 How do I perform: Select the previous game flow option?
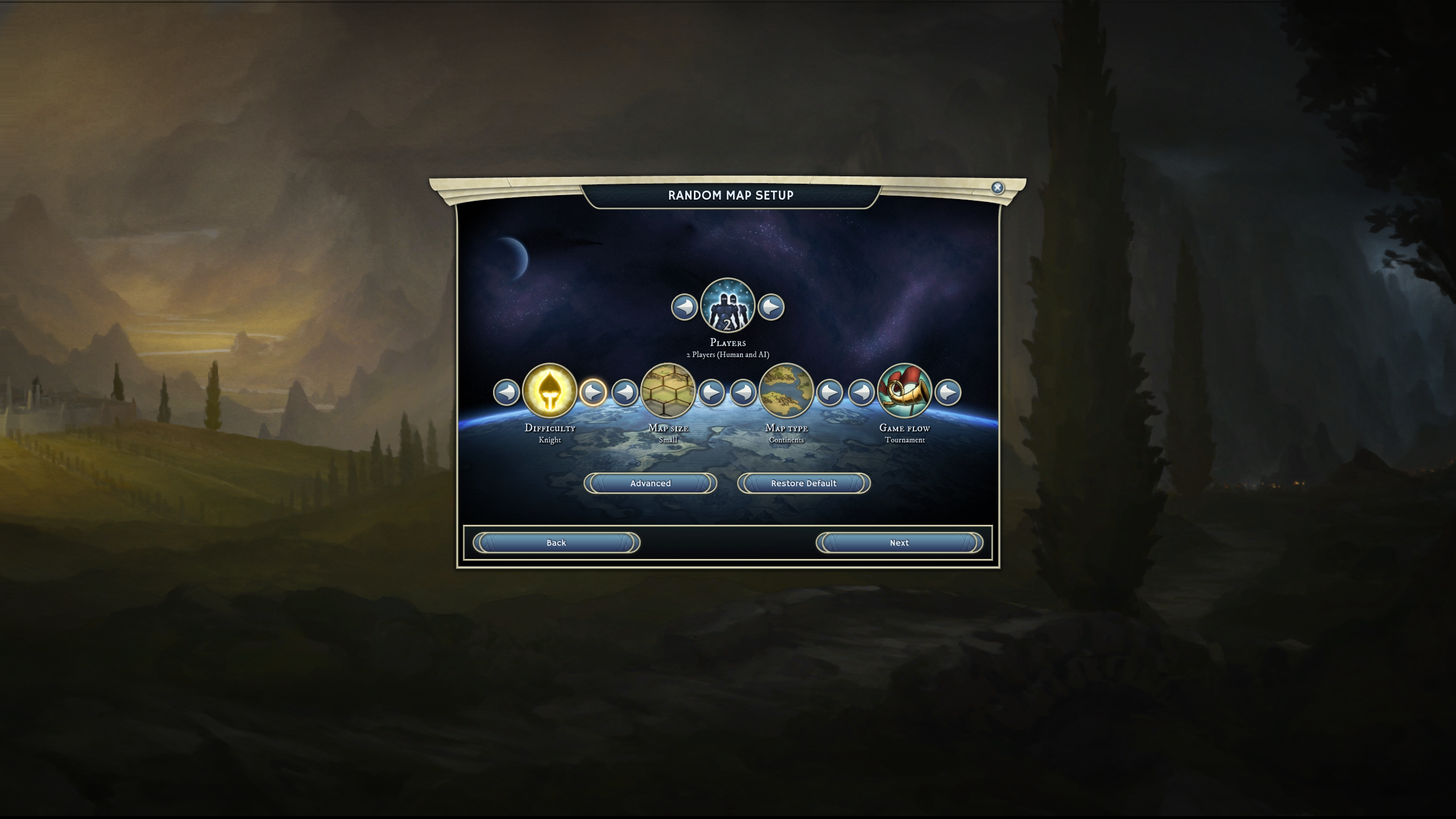click(861, 392)
